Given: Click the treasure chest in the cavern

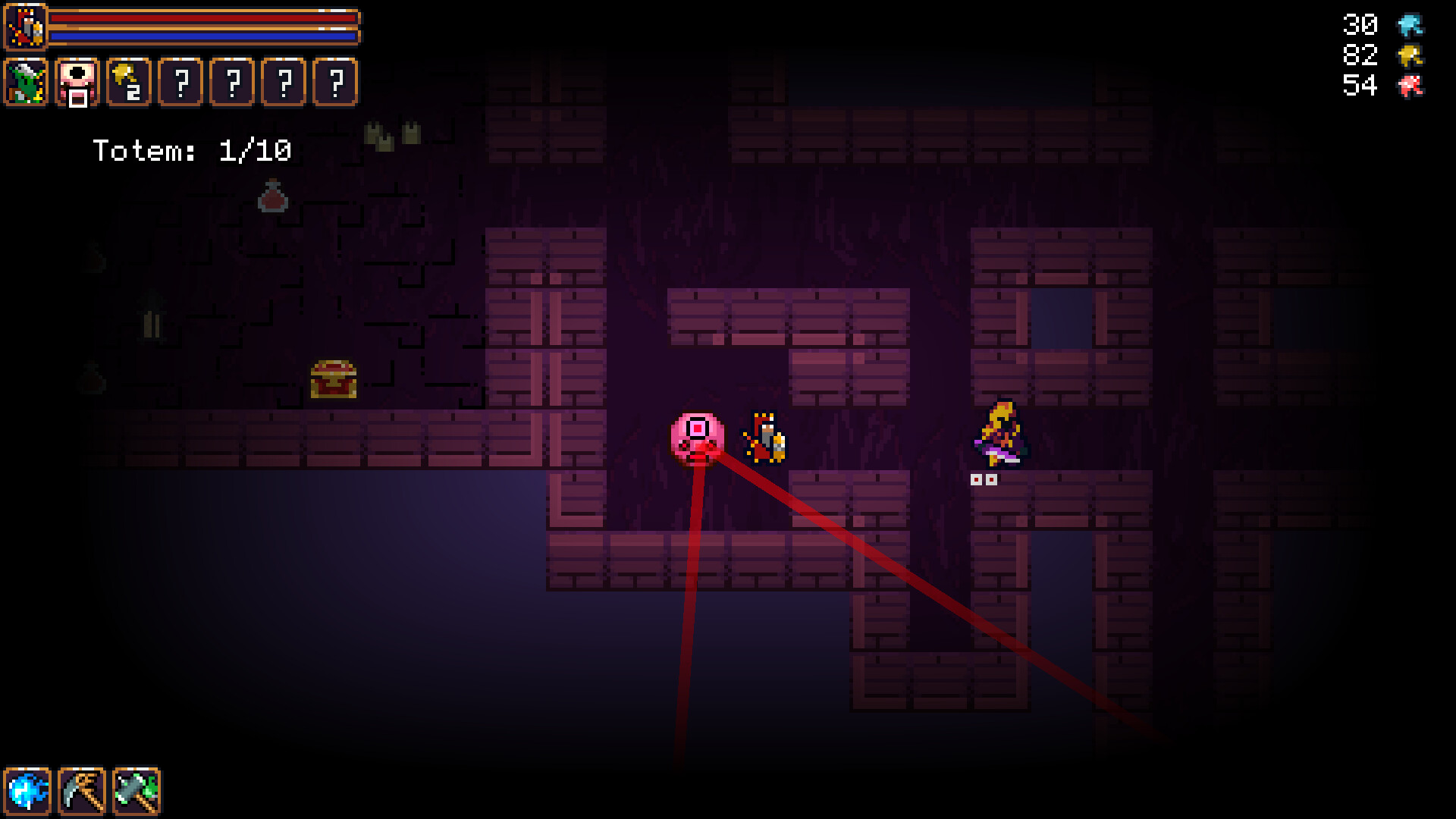Looking at the screenshot, I should tap(332, 378).
